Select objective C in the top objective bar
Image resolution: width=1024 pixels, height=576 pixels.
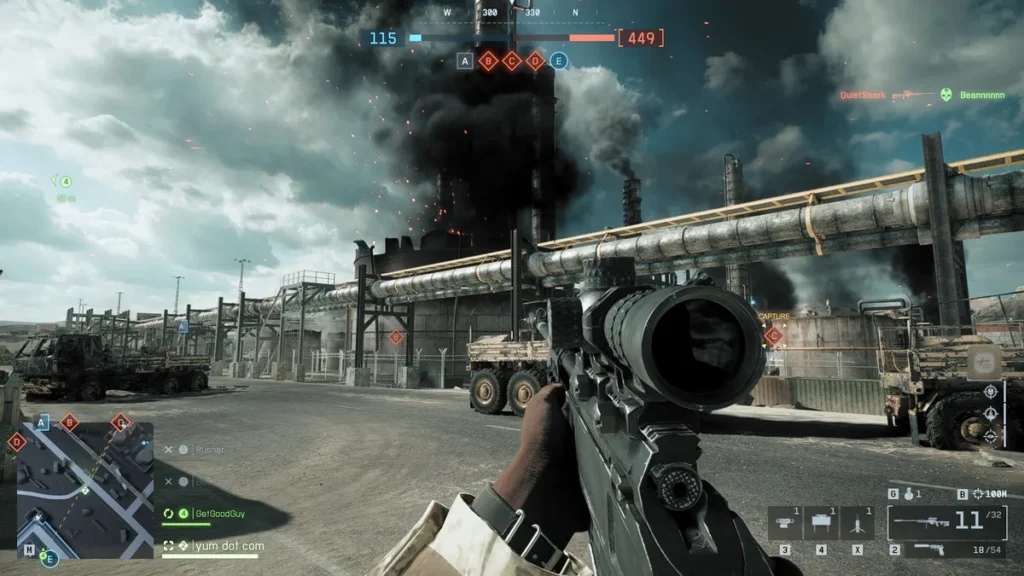pyautogui.click(x=512, y=61)
